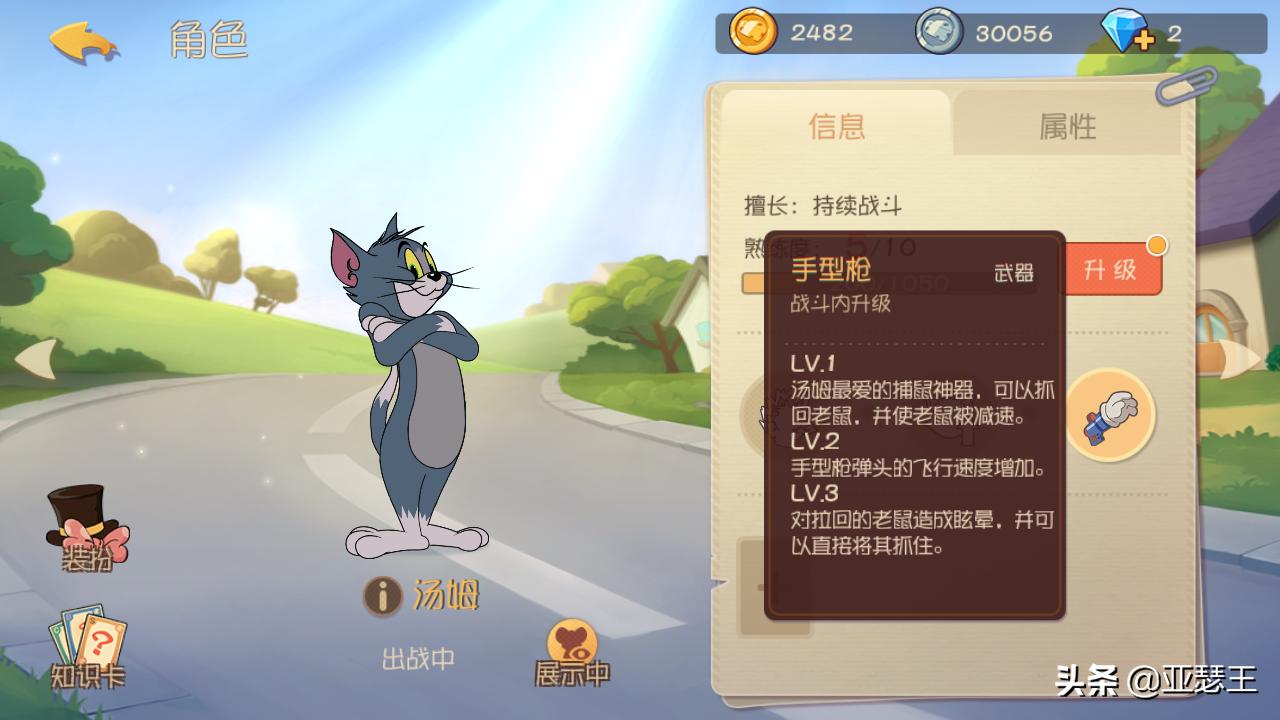Image resolution: width=1280 pixels, height=720 pixels.
Task: Tap the back arrow to exit 角色 screen
Action: pos(83,40)
